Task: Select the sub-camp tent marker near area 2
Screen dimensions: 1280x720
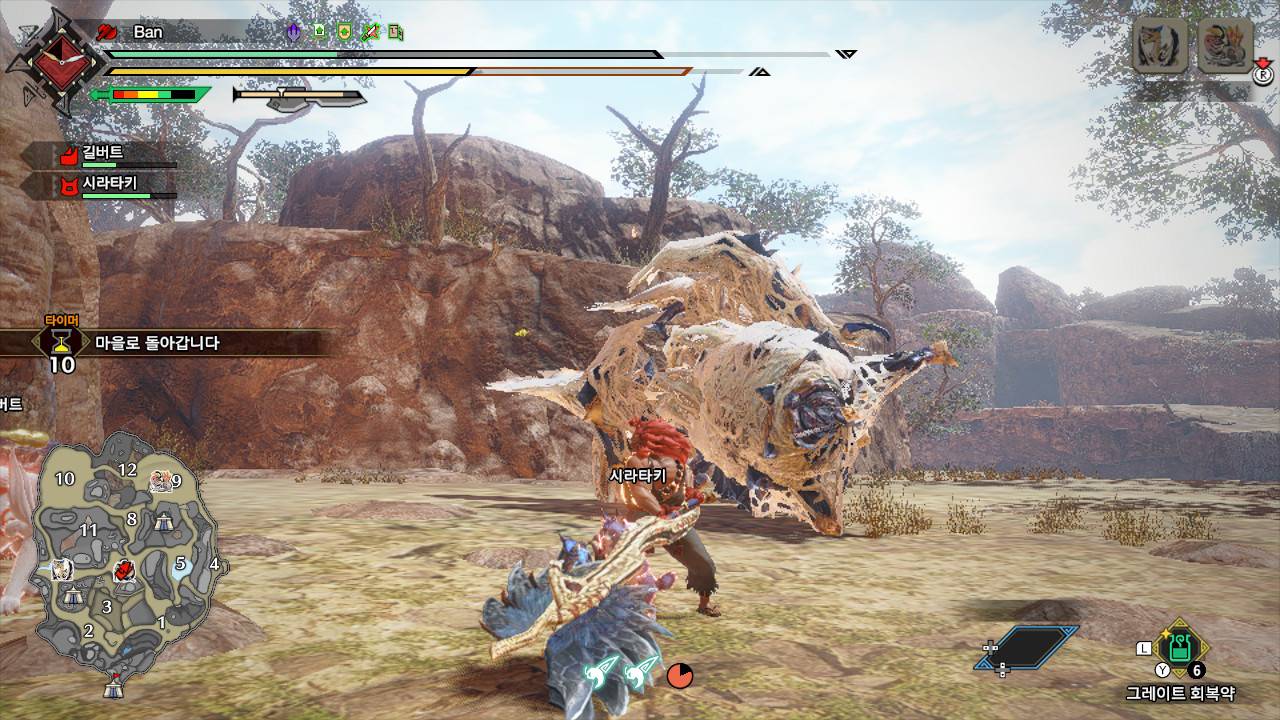Action: tap(73, 597)
